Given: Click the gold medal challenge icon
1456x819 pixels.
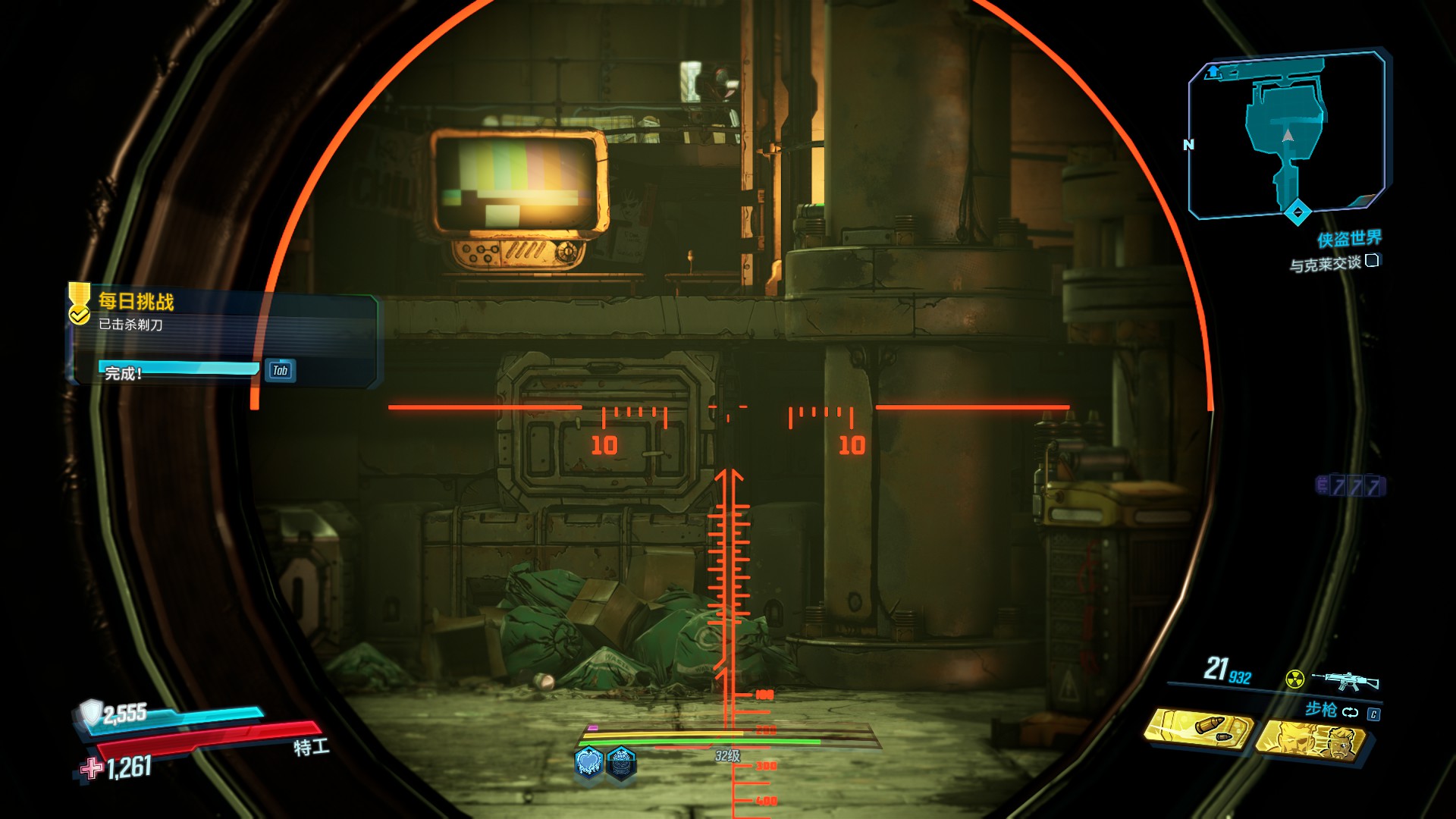Looking at the screenshot, I should pyautogui.click(x=79, y=303).
